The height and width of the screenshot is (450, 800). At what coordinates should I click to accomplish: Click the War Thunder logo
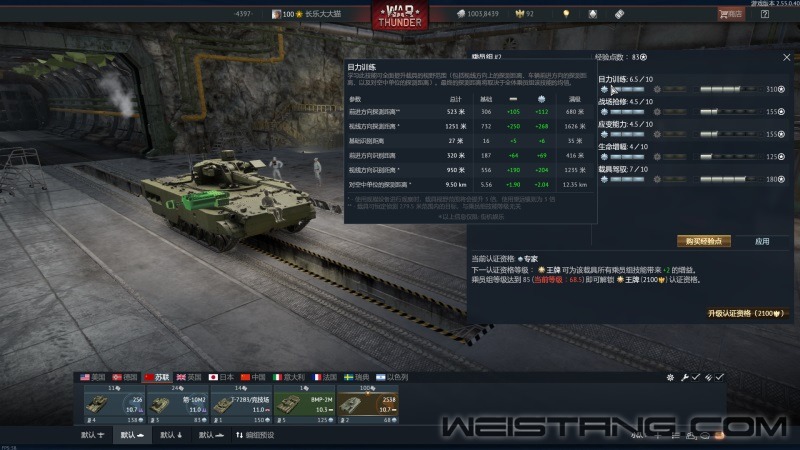[x=398, y=16]
